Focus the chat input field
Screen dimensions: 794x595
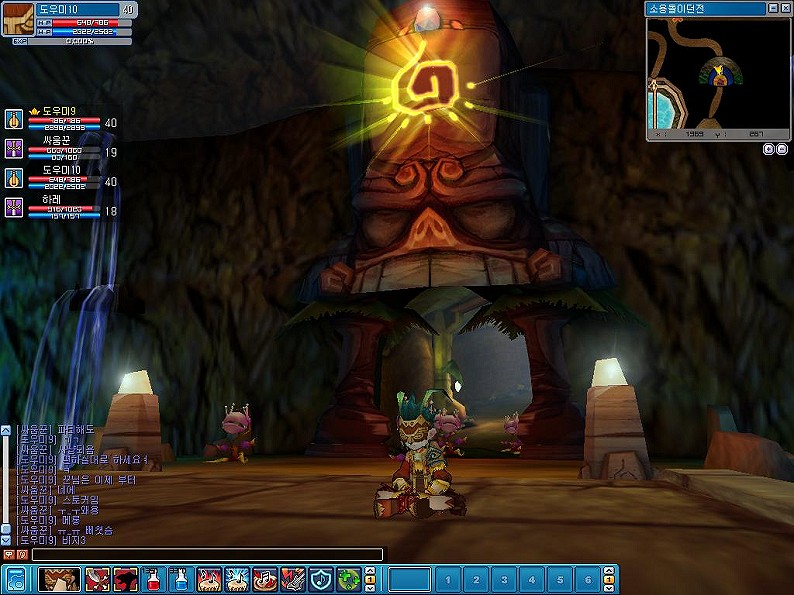pyautogui.click(x=207, y=554)
